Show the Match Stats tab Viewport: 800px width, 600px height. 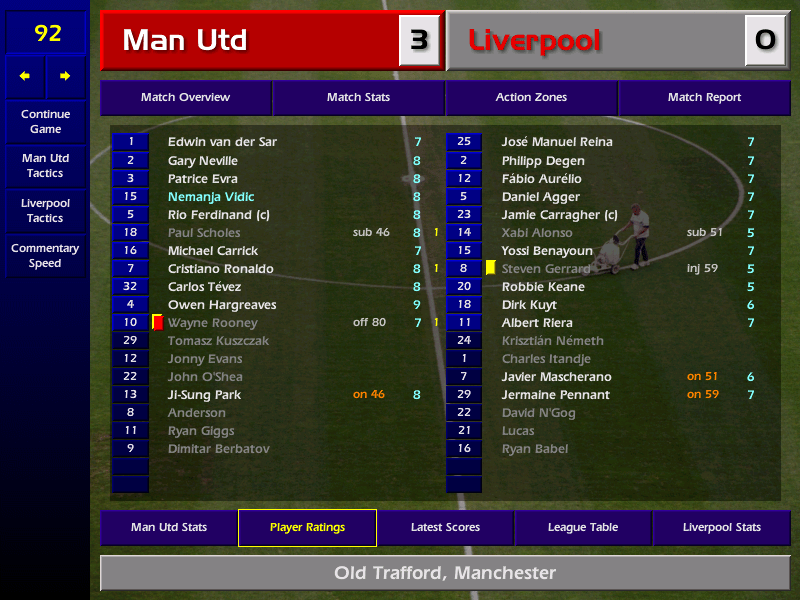click(358, 97)
